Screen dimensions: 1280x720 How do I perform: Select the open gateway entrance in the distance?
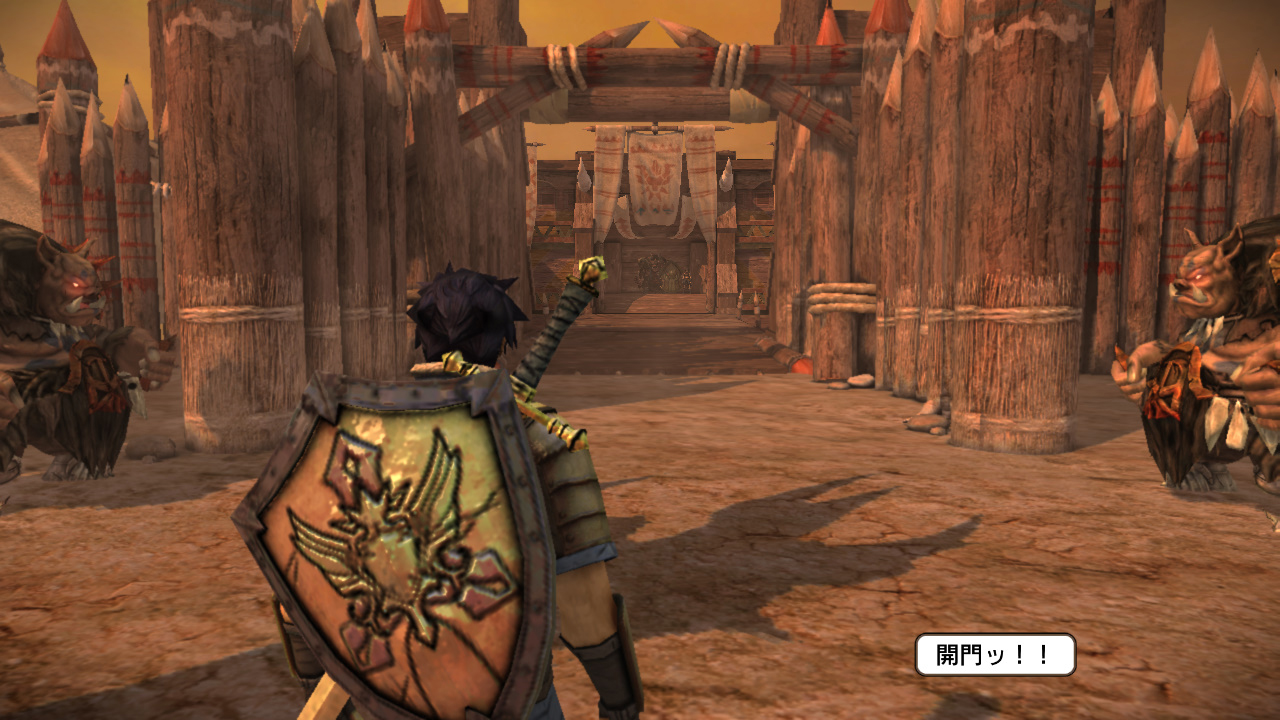point(655,288)
